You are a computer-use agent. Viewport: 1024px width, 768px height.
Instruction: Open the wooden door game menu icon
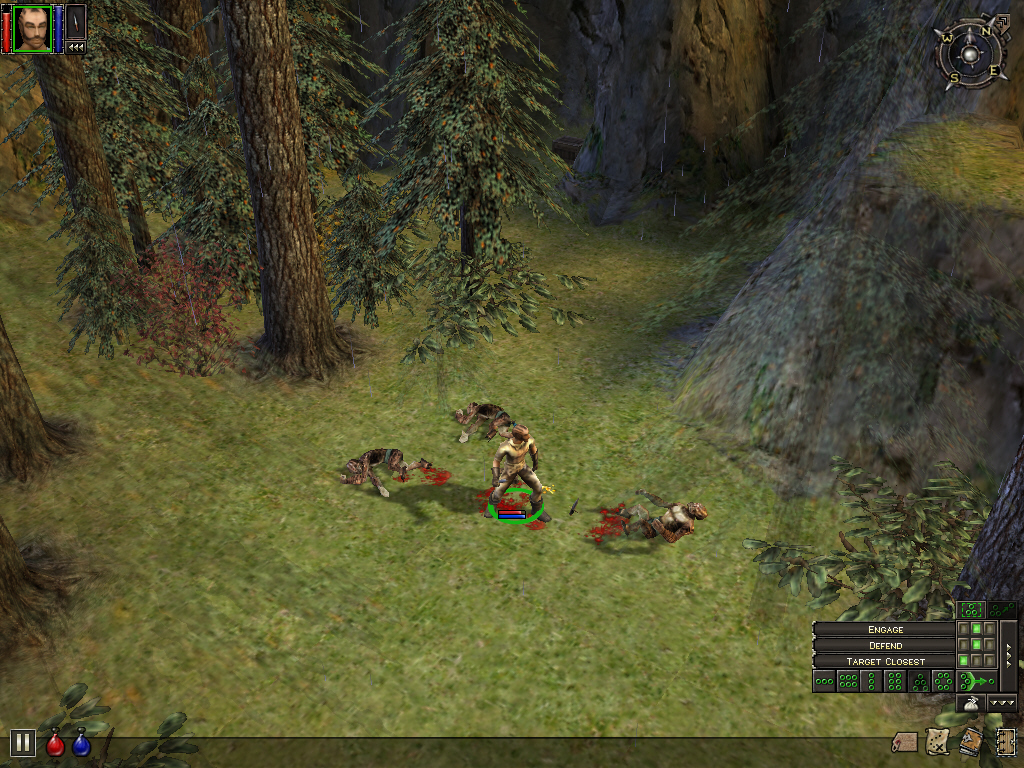[1005, 741]
